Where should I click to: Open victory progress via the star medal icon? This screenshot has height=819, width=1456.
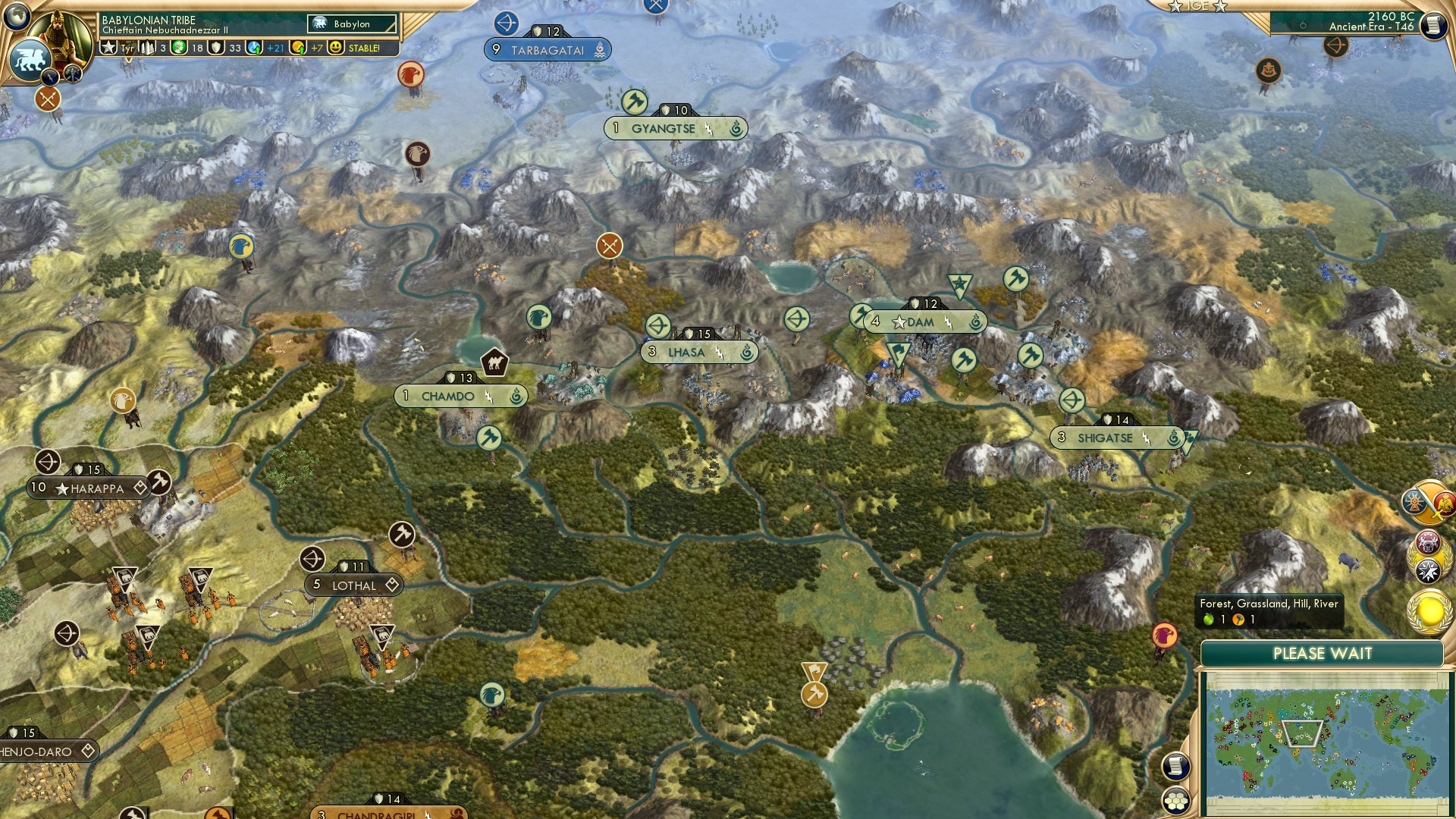coord(1428,570)
